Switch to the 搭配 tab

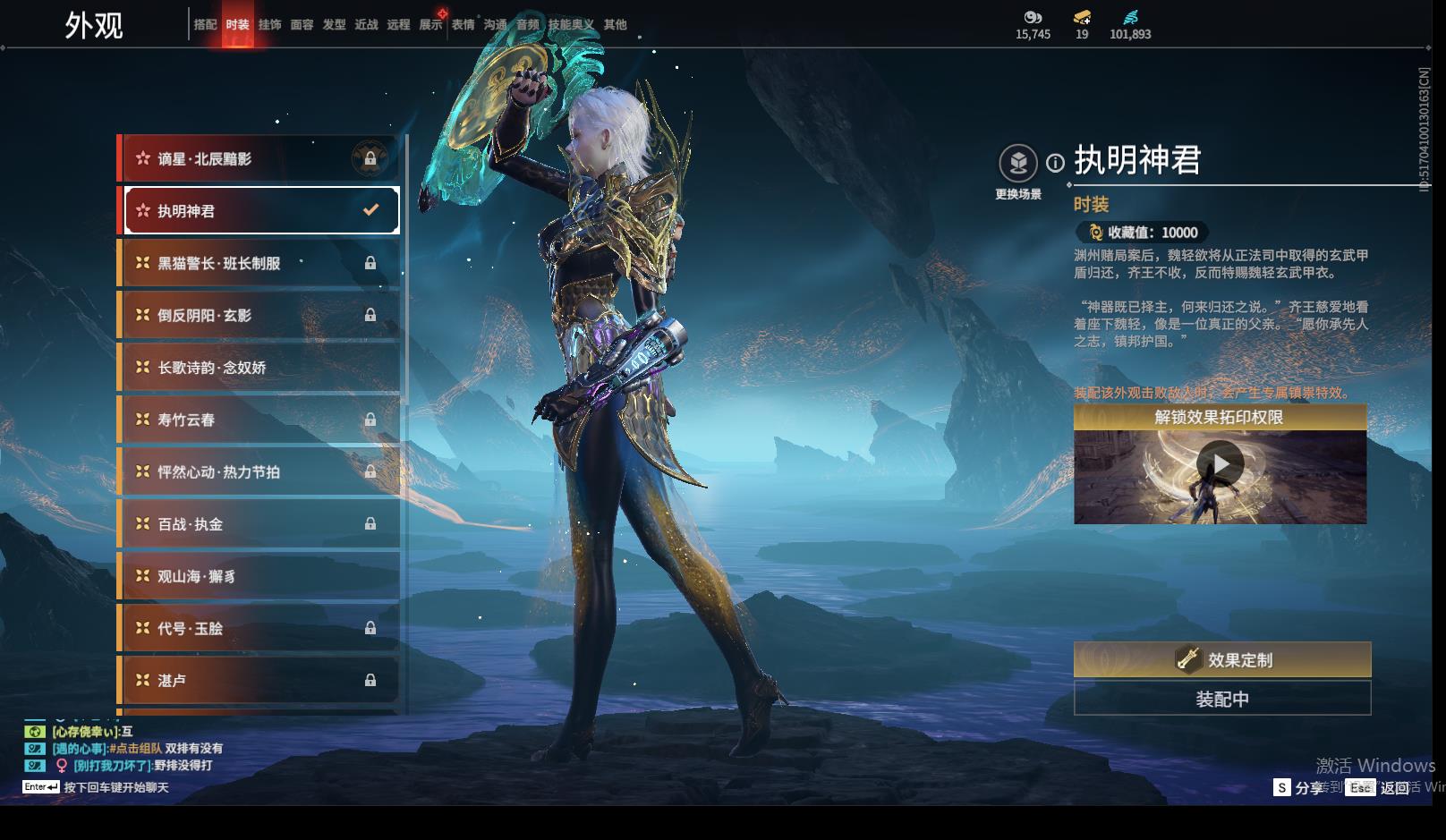pos(205,25)
